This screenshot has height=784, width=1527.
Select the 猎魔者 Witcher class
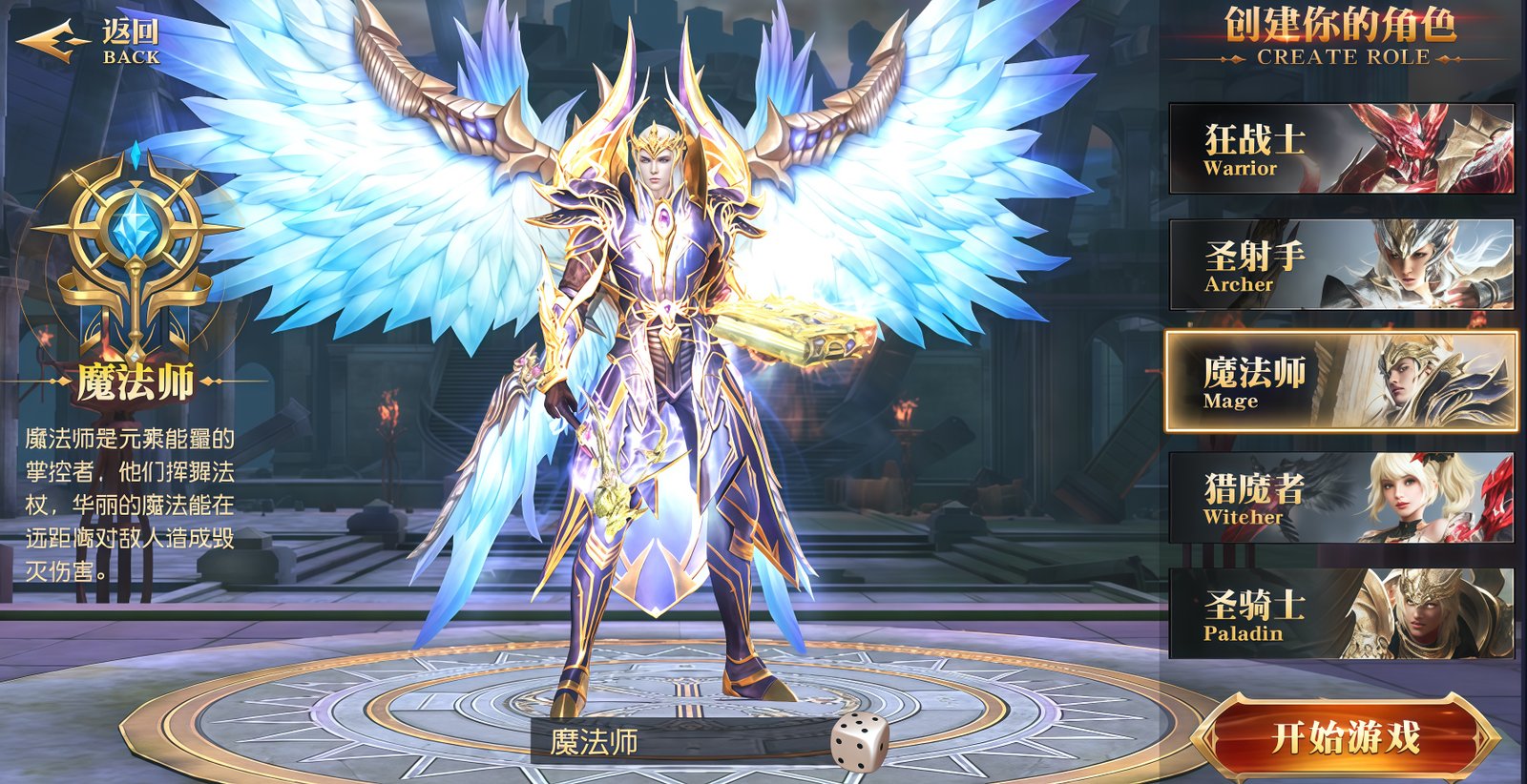1341,498
